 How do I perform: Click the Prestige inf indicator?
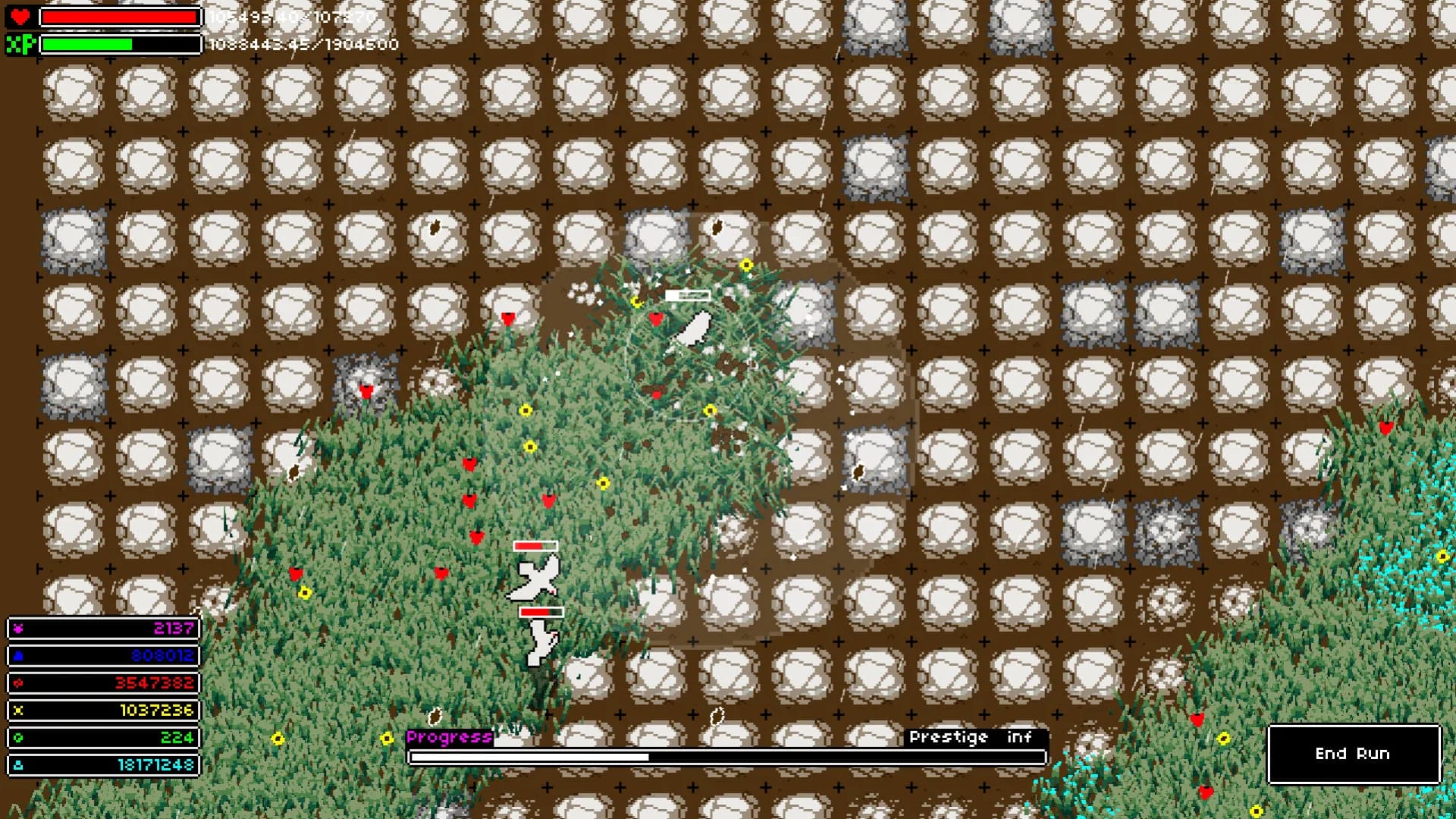(x=973, y=736)
